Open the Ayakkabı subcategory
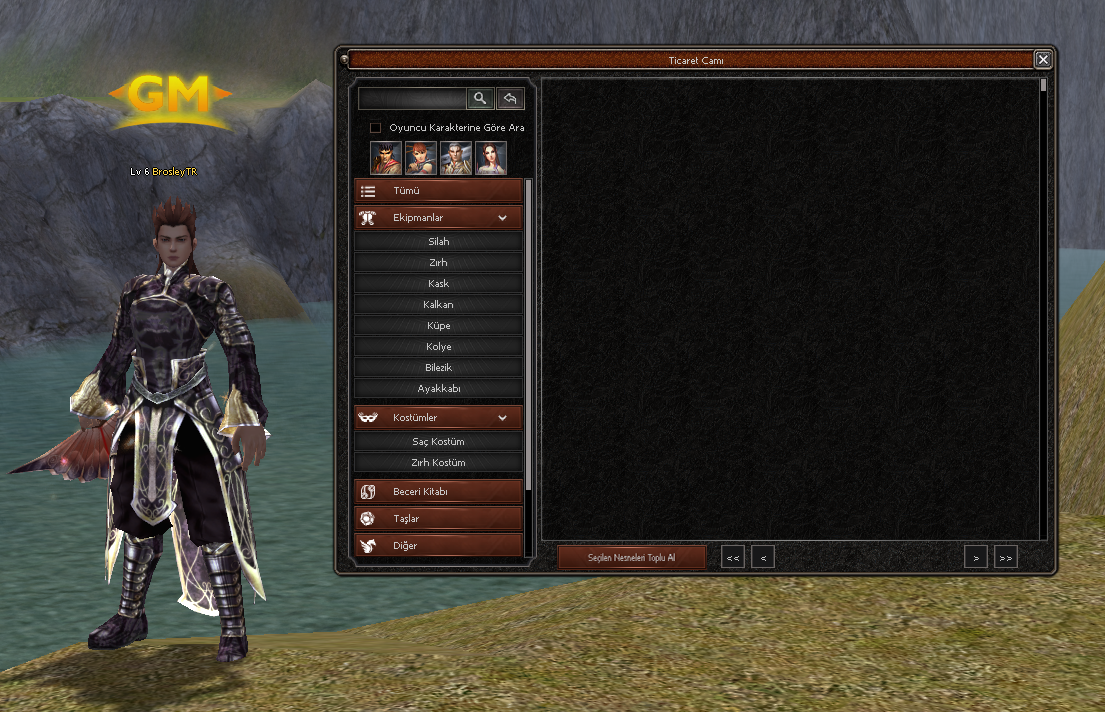 tap(438, 389)
